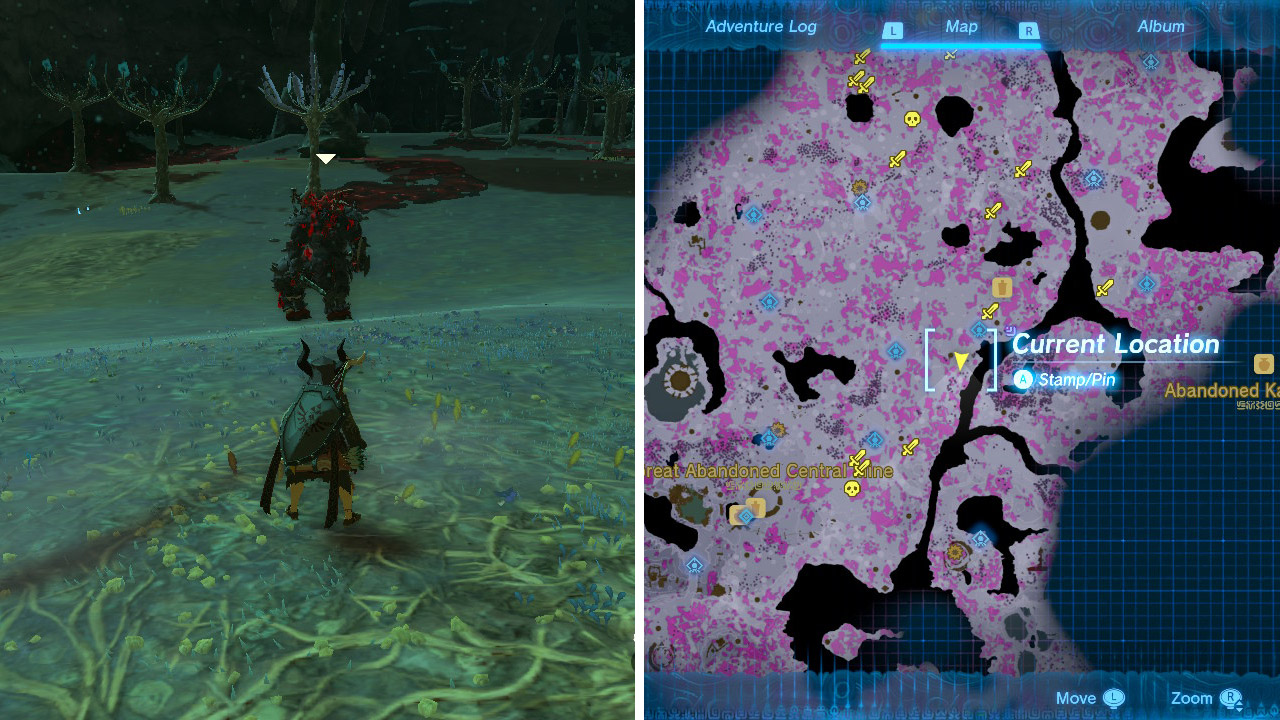Click the Abandoned Kakariko label on the right

[x=1218, y=390]
